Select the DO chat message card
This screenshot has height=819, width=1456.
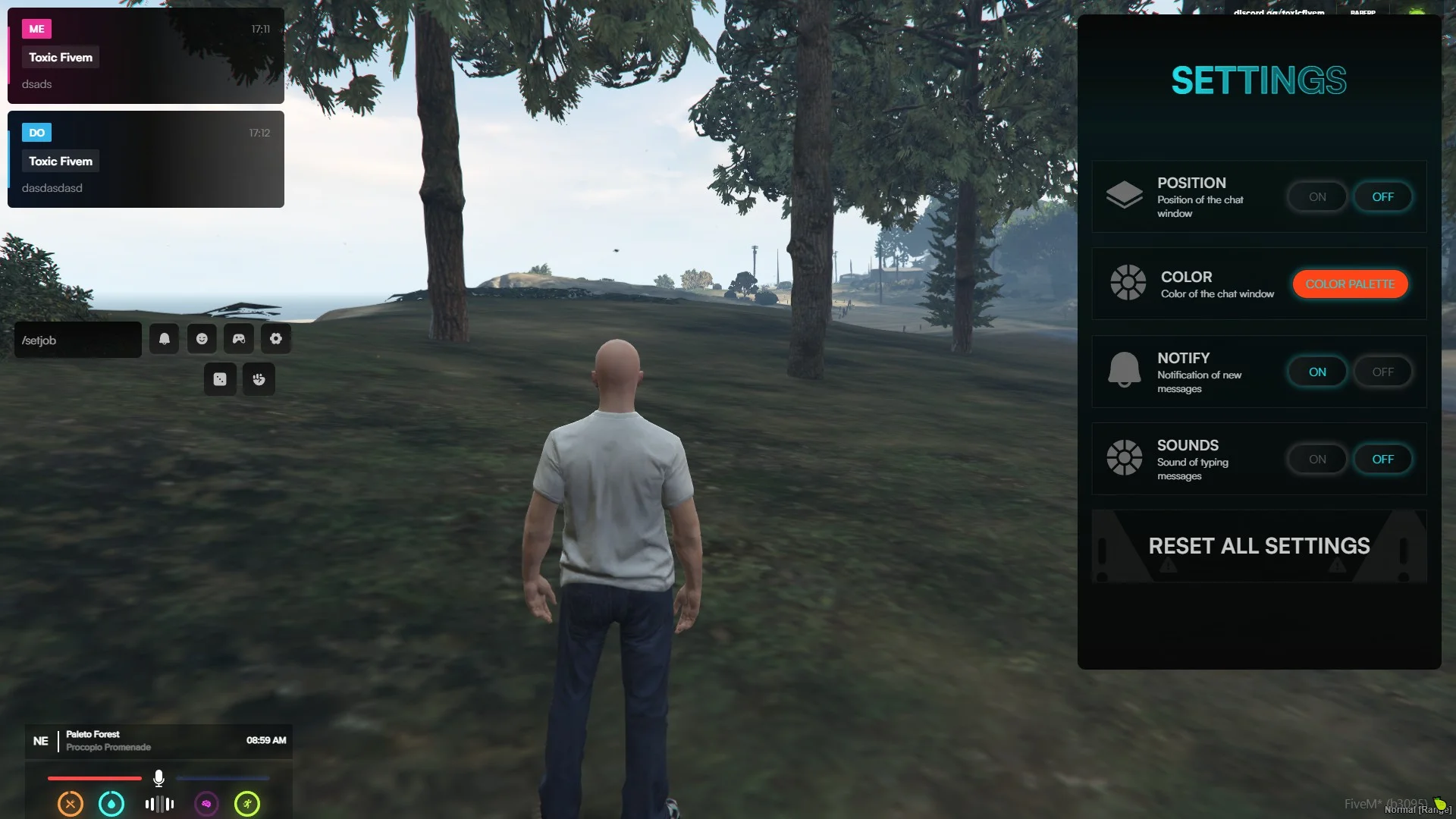click(x=146, y=160)
